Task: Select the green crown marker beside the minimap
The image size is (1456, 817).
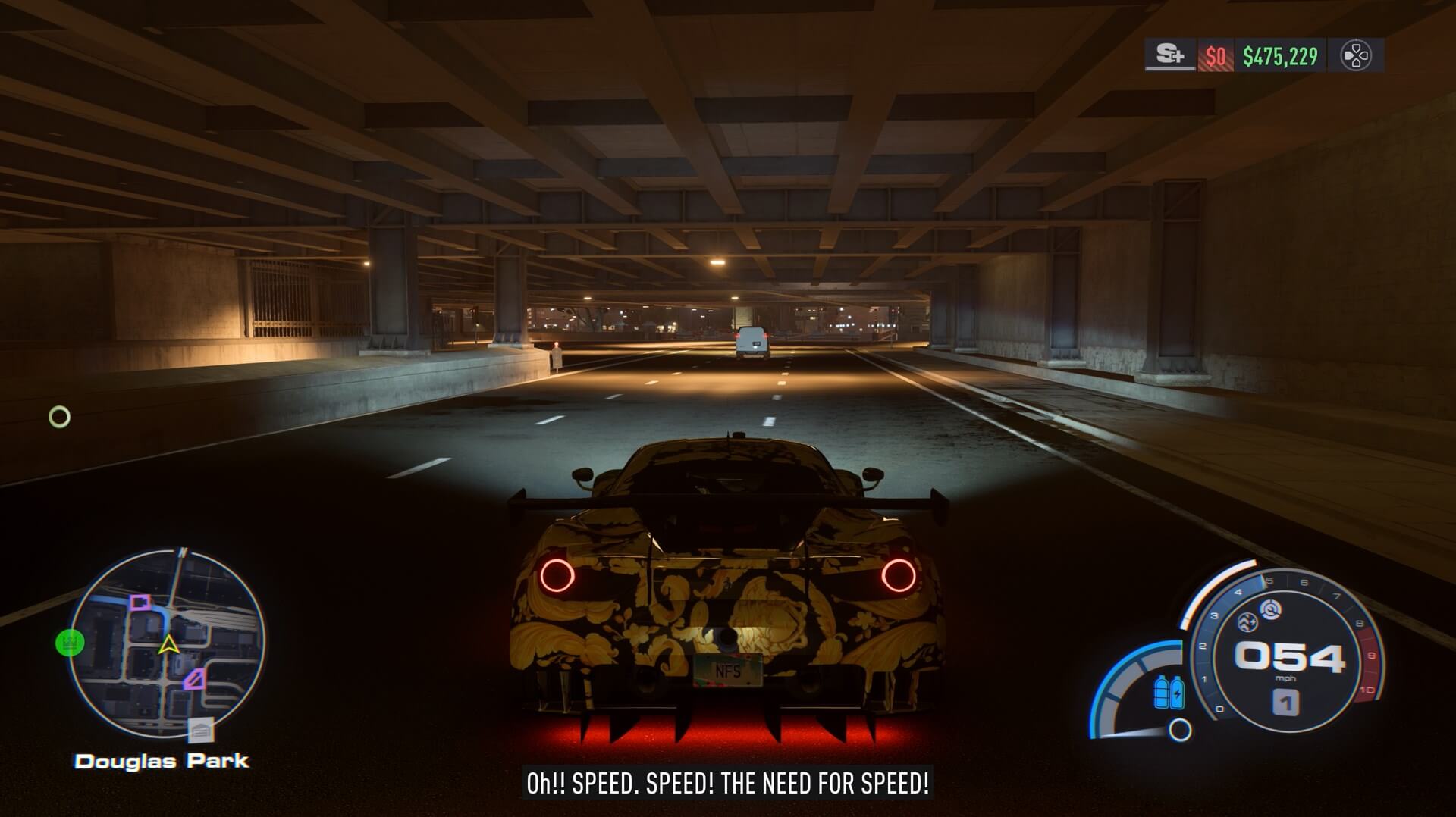Action: click(70, 643)
